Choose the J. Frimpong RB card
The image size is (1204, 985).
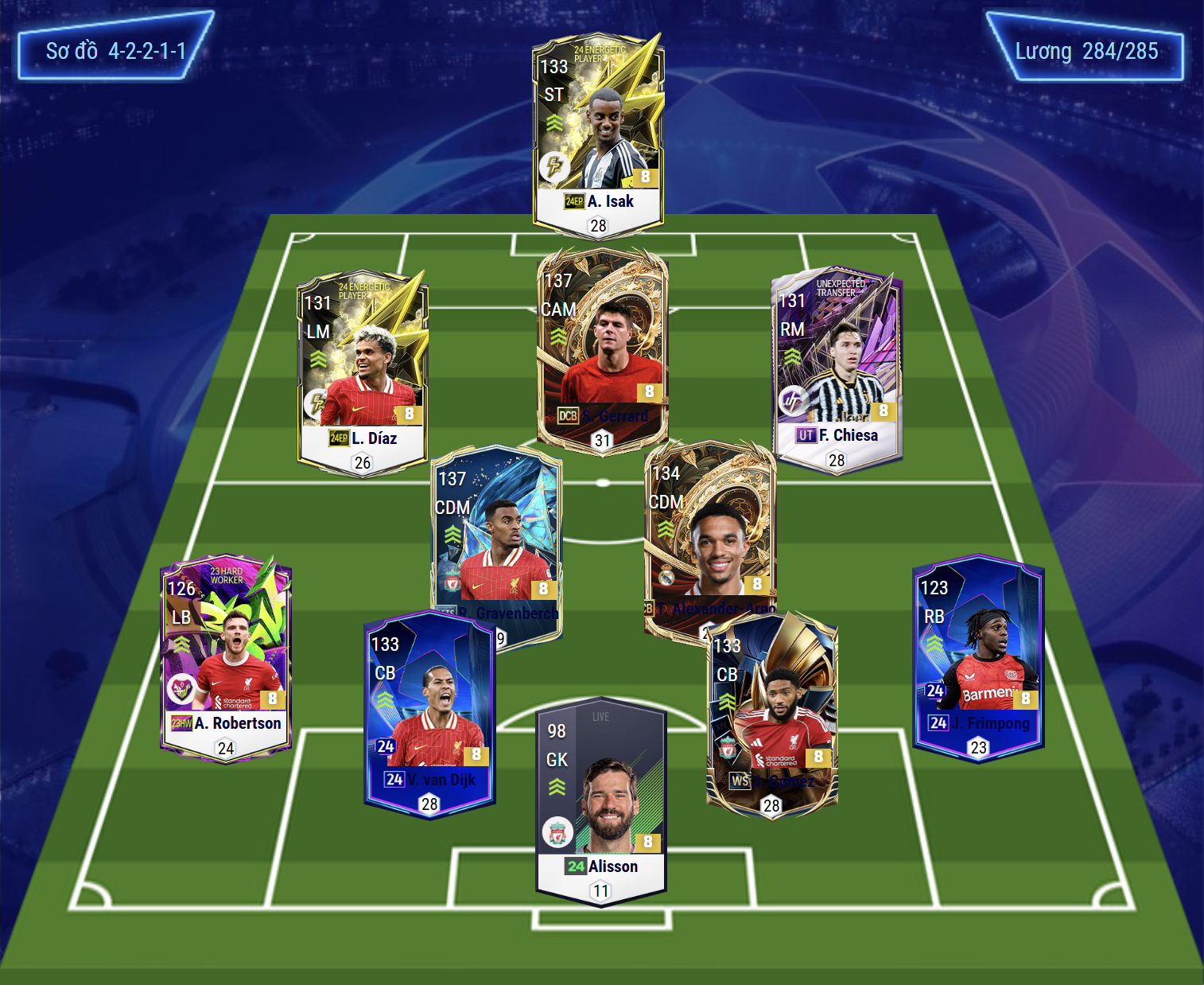(x=978, y=656)
